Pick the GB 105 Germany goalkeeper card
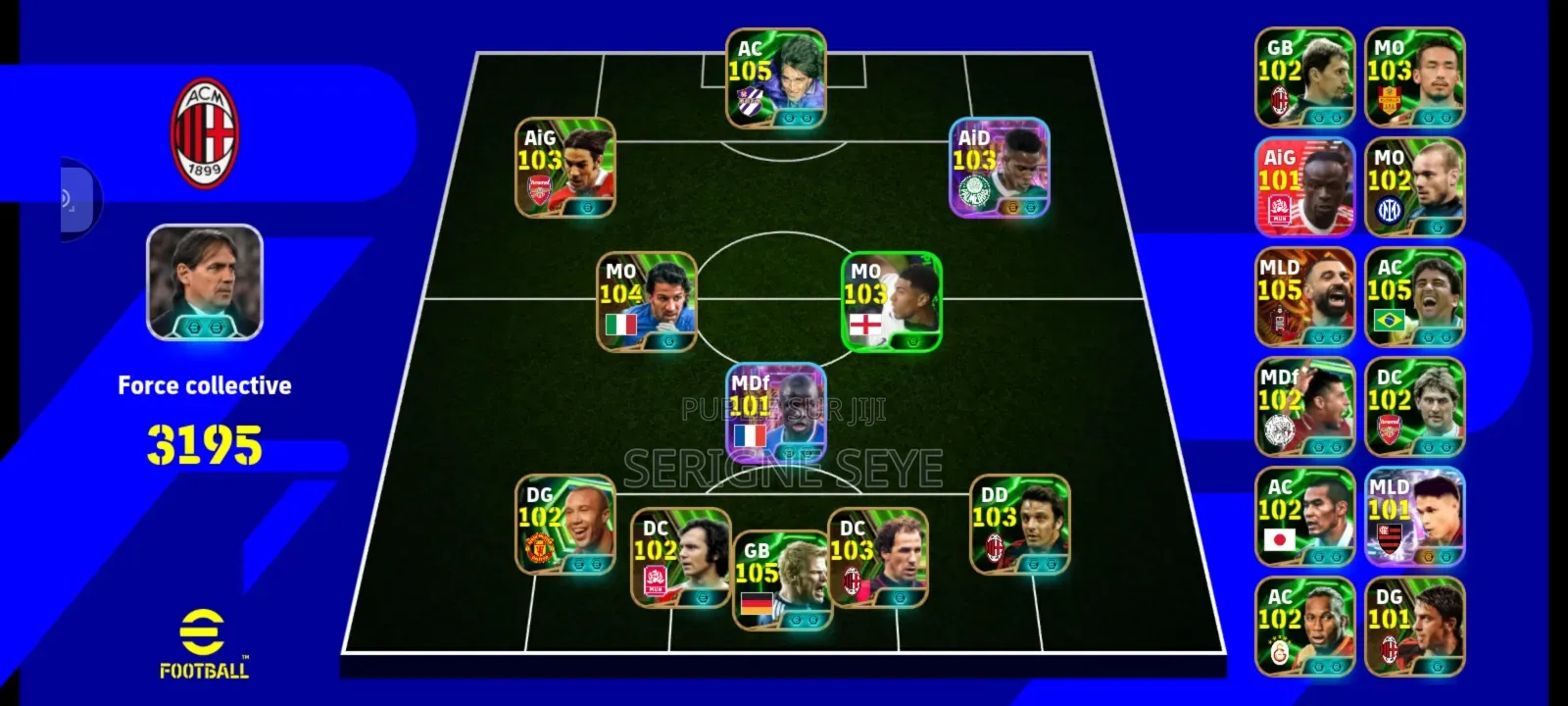This screenshot has width=1568, height=706. 782,580
